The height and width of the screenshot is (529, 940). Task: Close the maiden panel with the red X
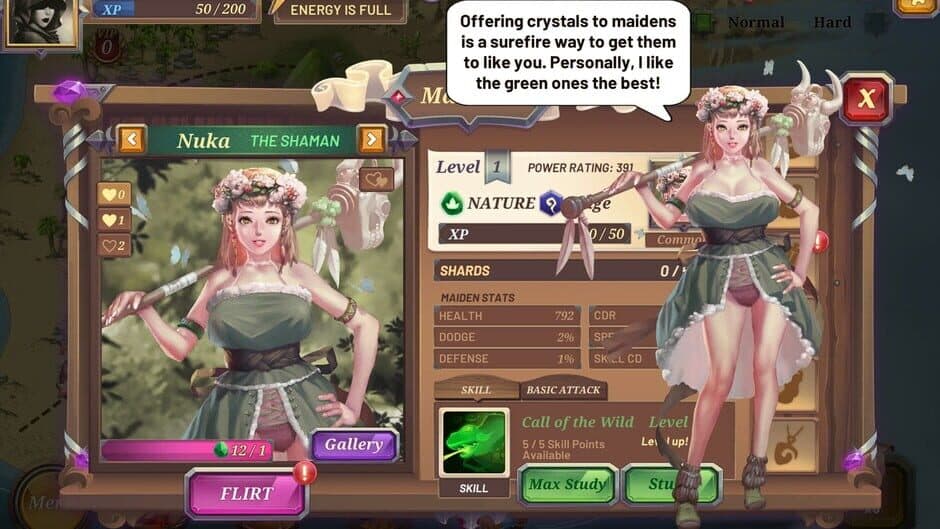pyautogui.click(x=866, y=98)
